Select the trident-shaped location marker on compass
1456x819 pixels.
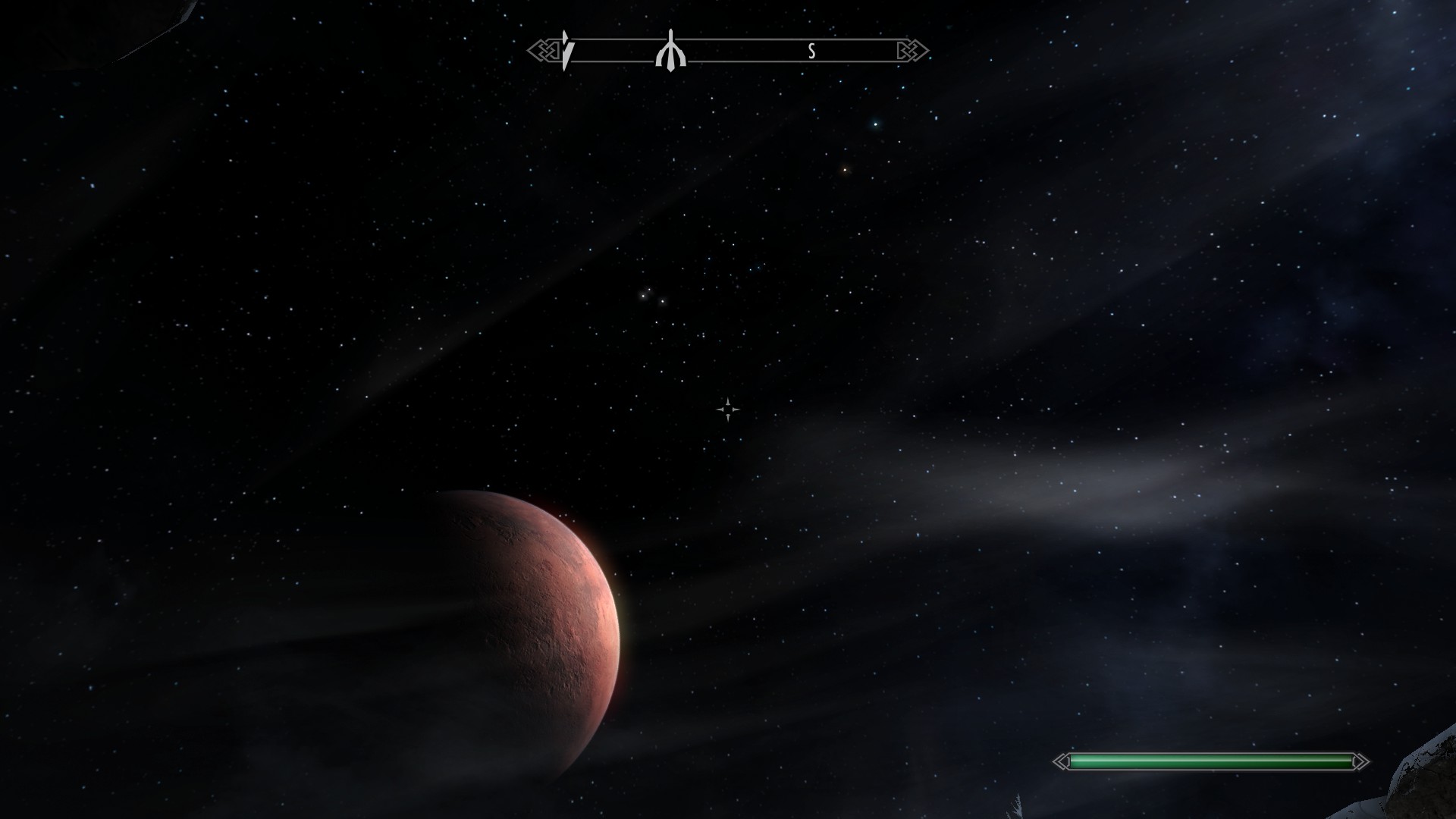tap(670, 52)
